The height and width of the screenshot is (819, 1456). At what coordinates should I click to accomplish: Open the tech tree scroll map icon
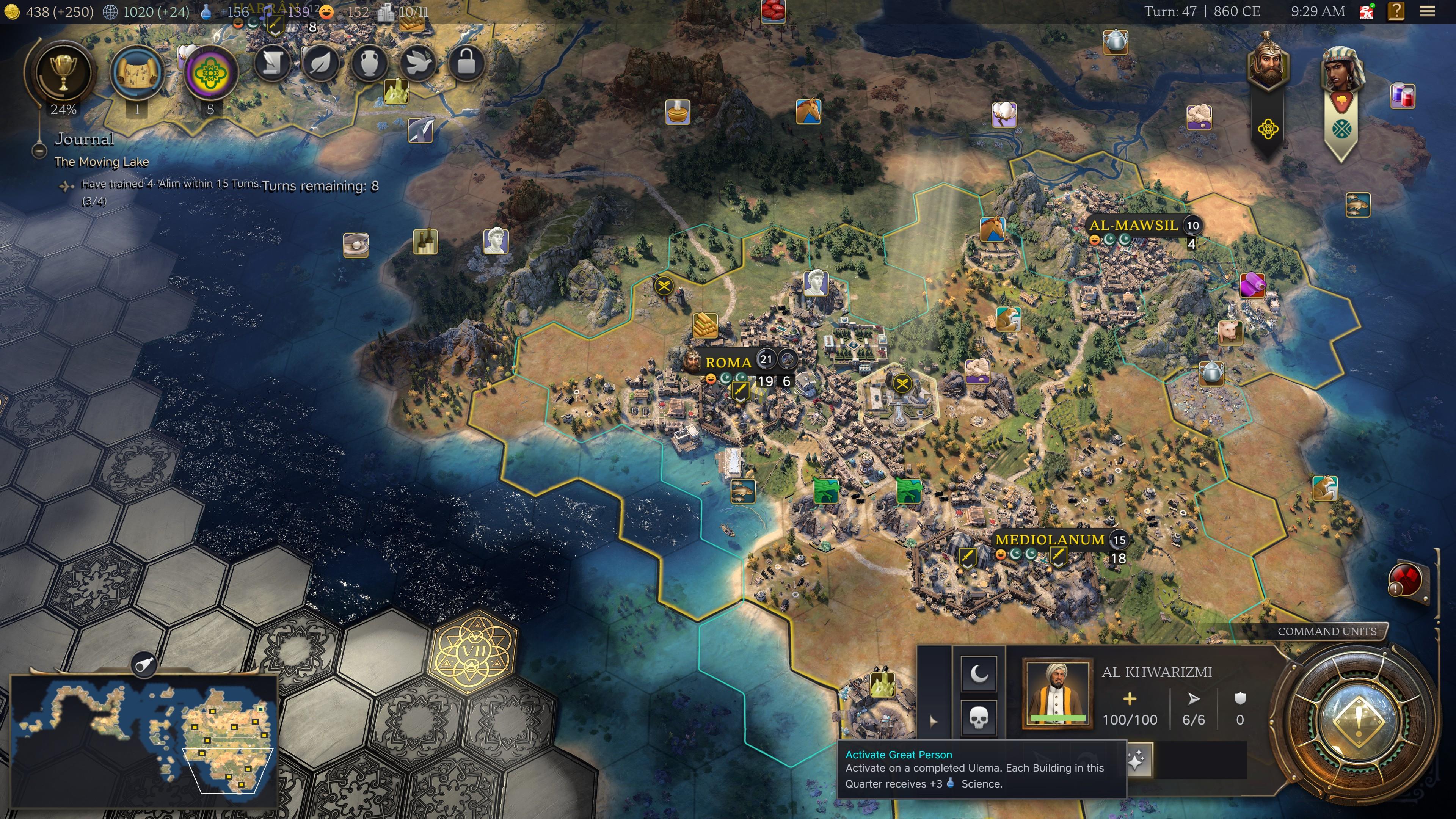(136, 72)
